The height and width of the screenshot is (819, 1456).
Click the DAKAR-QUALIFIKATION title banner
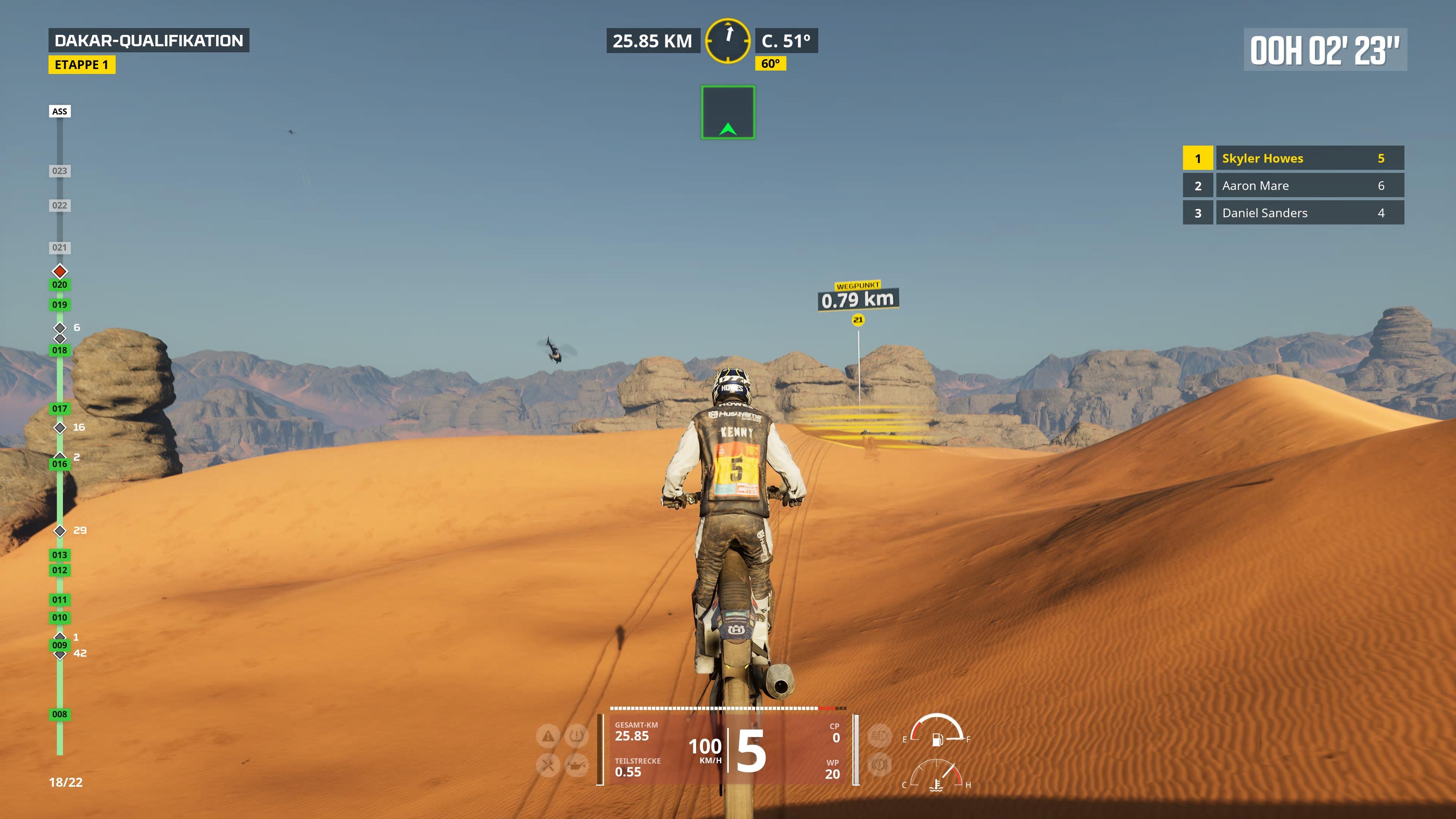coord(150,40)
